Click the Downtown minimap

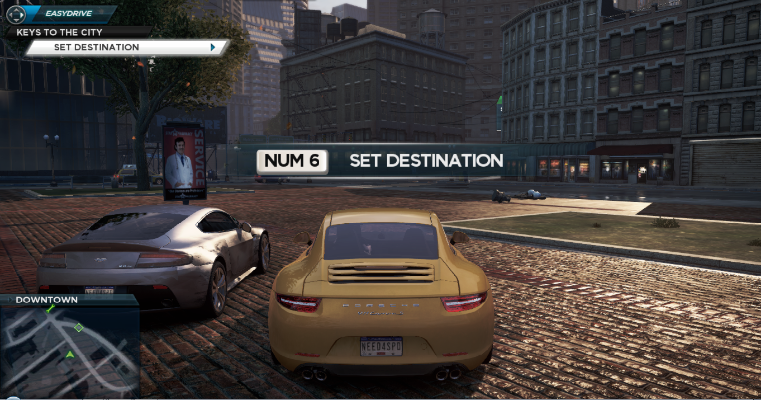pyautogui.click(x=69, y=351)
